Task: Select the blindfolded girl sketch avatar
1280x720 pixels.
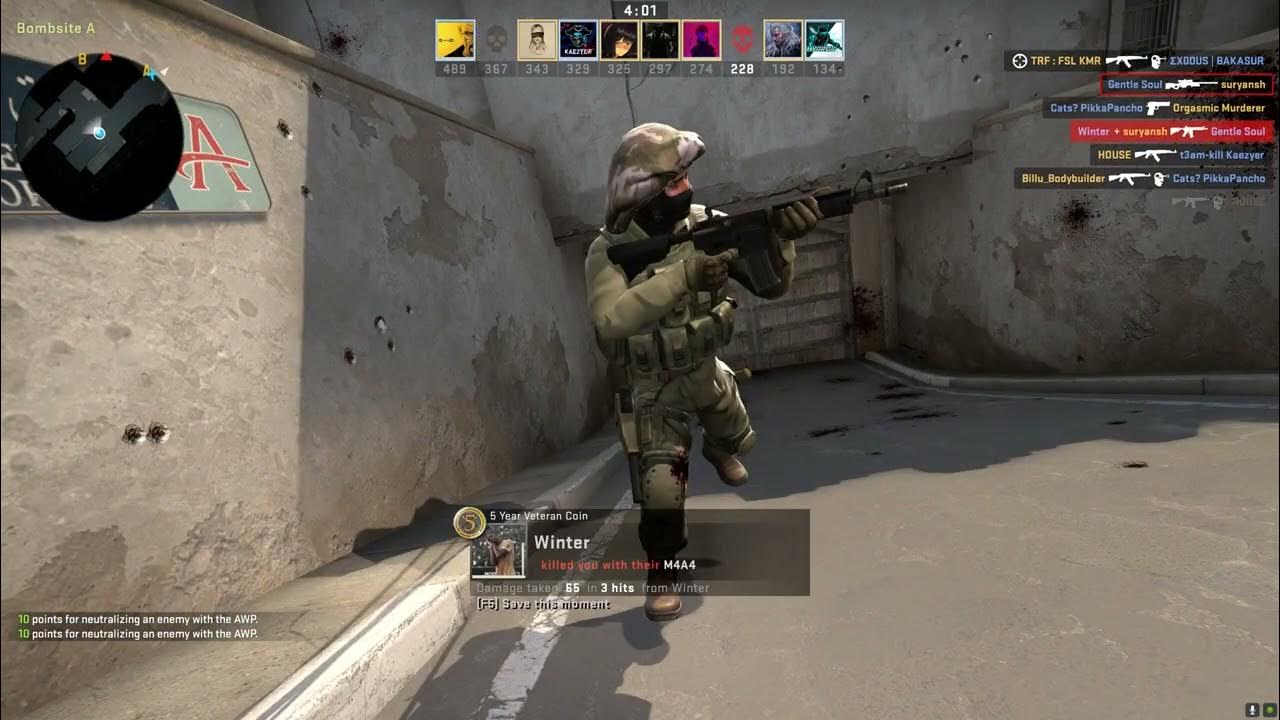Action: coord(537,40)
